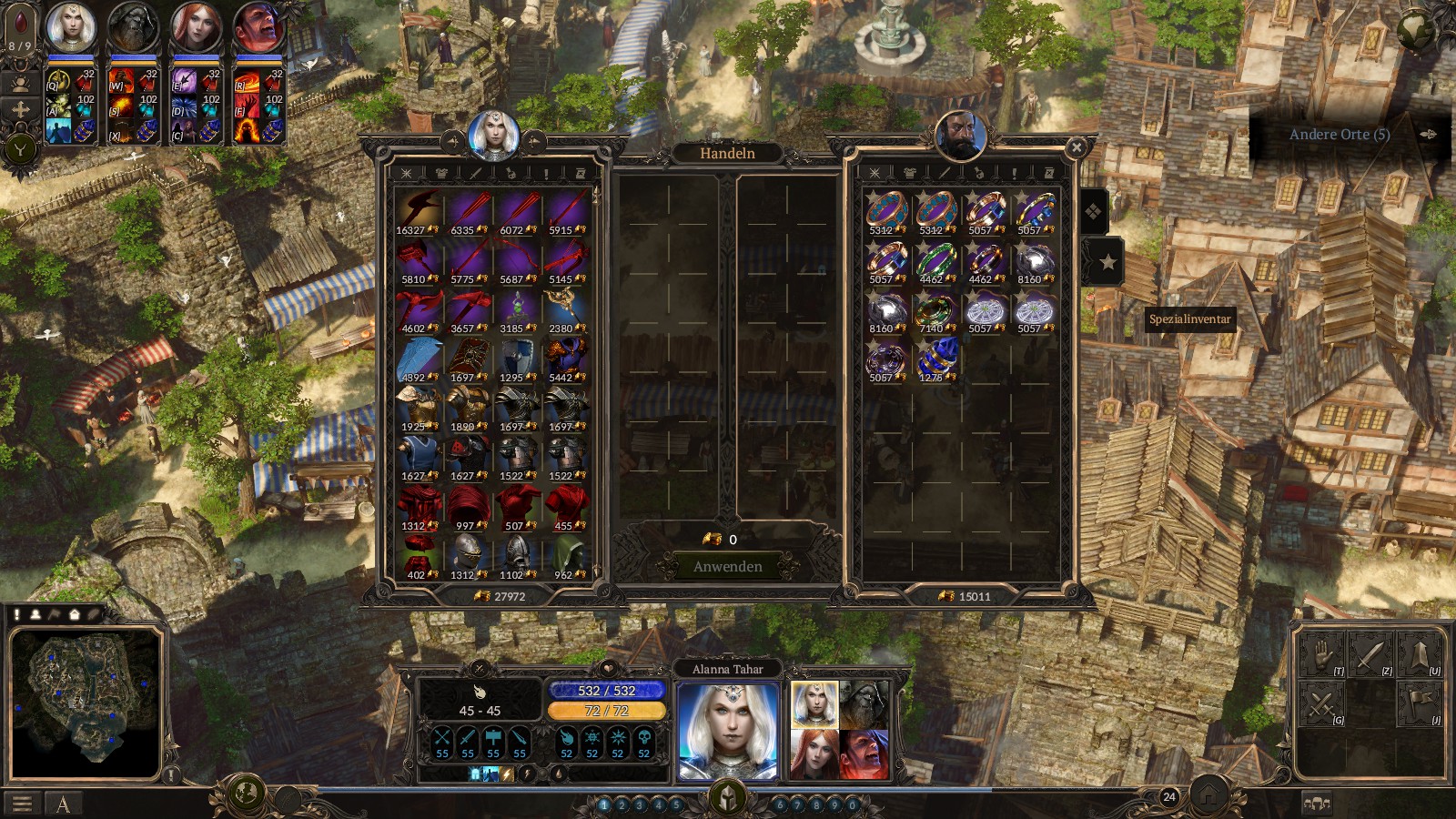Image resolution: width=1456 pixels, height=819 pixels.
Task: Click the globe icon in top corner
Action: 1416,31
